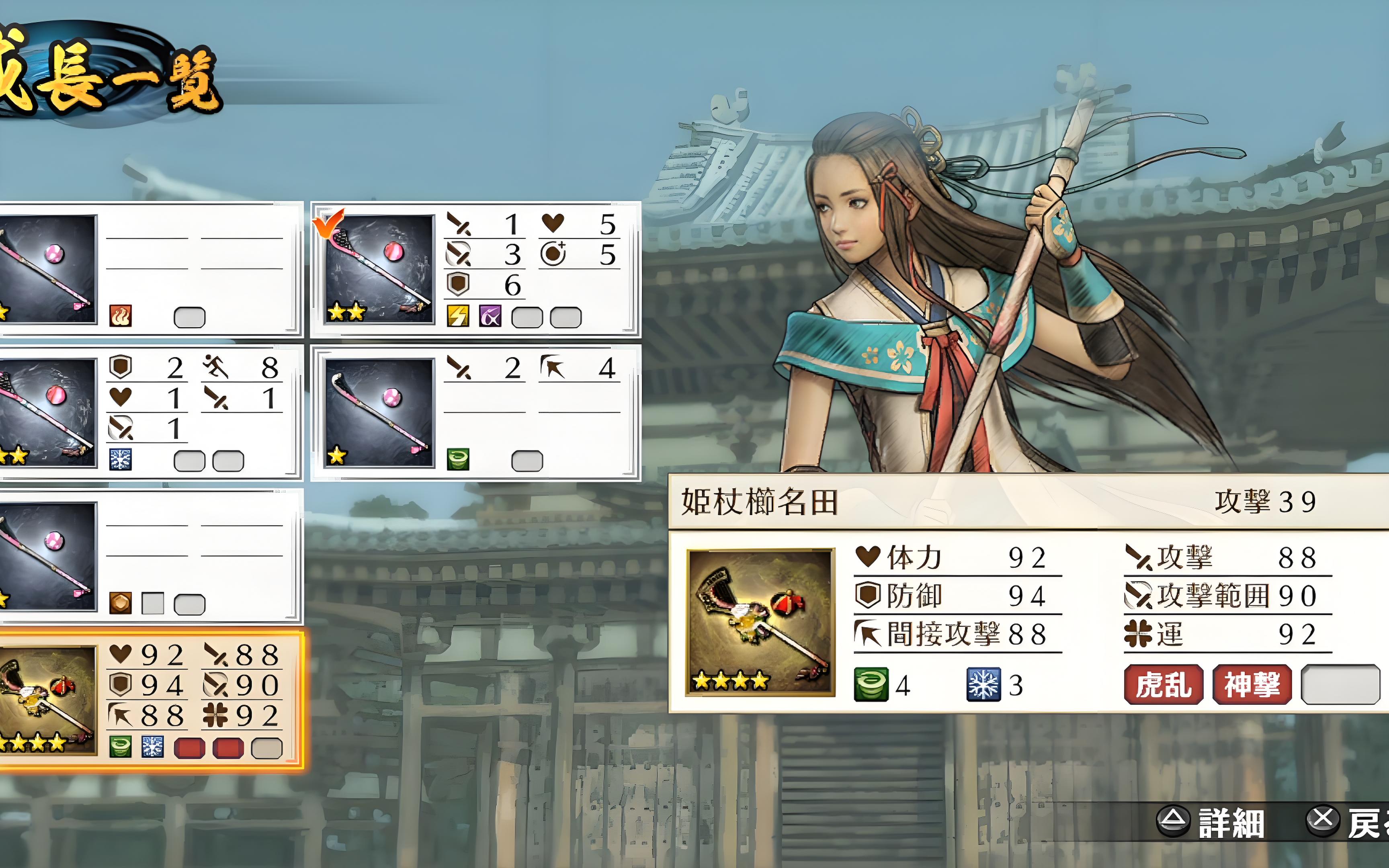Open the 姫杖櫛名田 weapon thumbnail in detail panel
The width and height of the screenshot is (1389, 868).
[760, 622]
